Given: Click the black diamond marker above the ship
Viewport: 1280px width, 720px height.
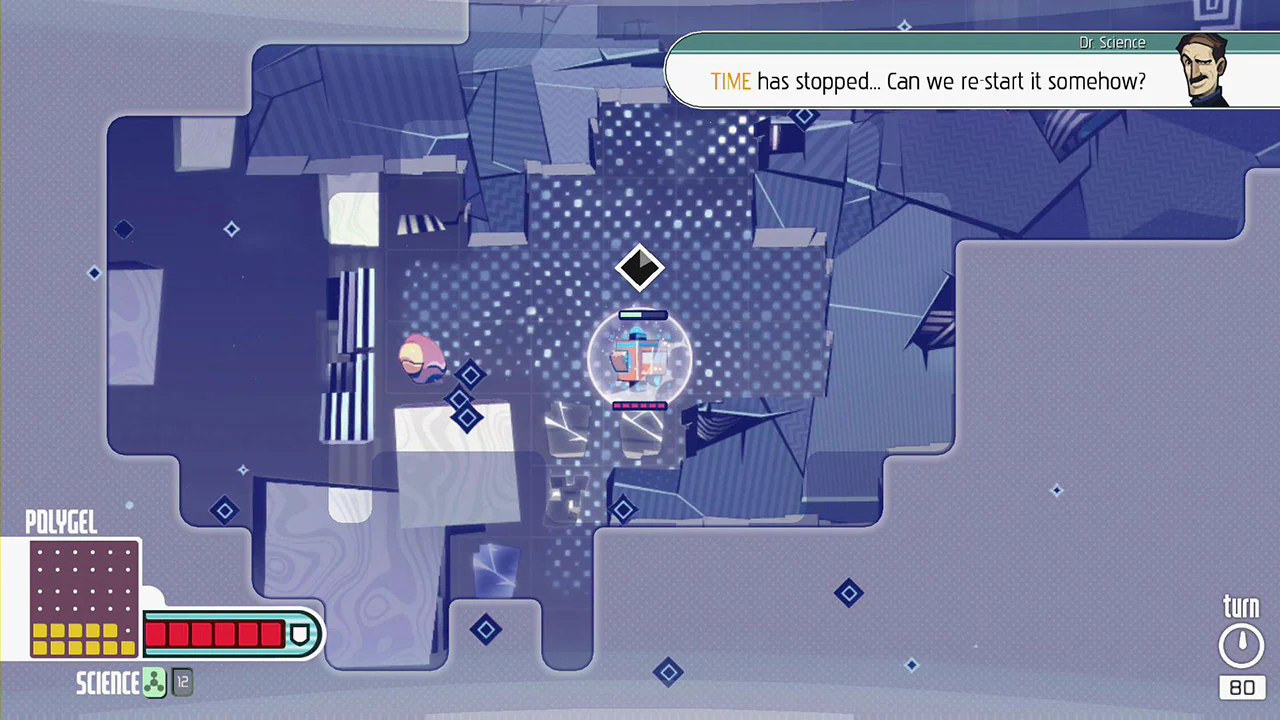Looking at the screenshot, I should coord(640,267).
